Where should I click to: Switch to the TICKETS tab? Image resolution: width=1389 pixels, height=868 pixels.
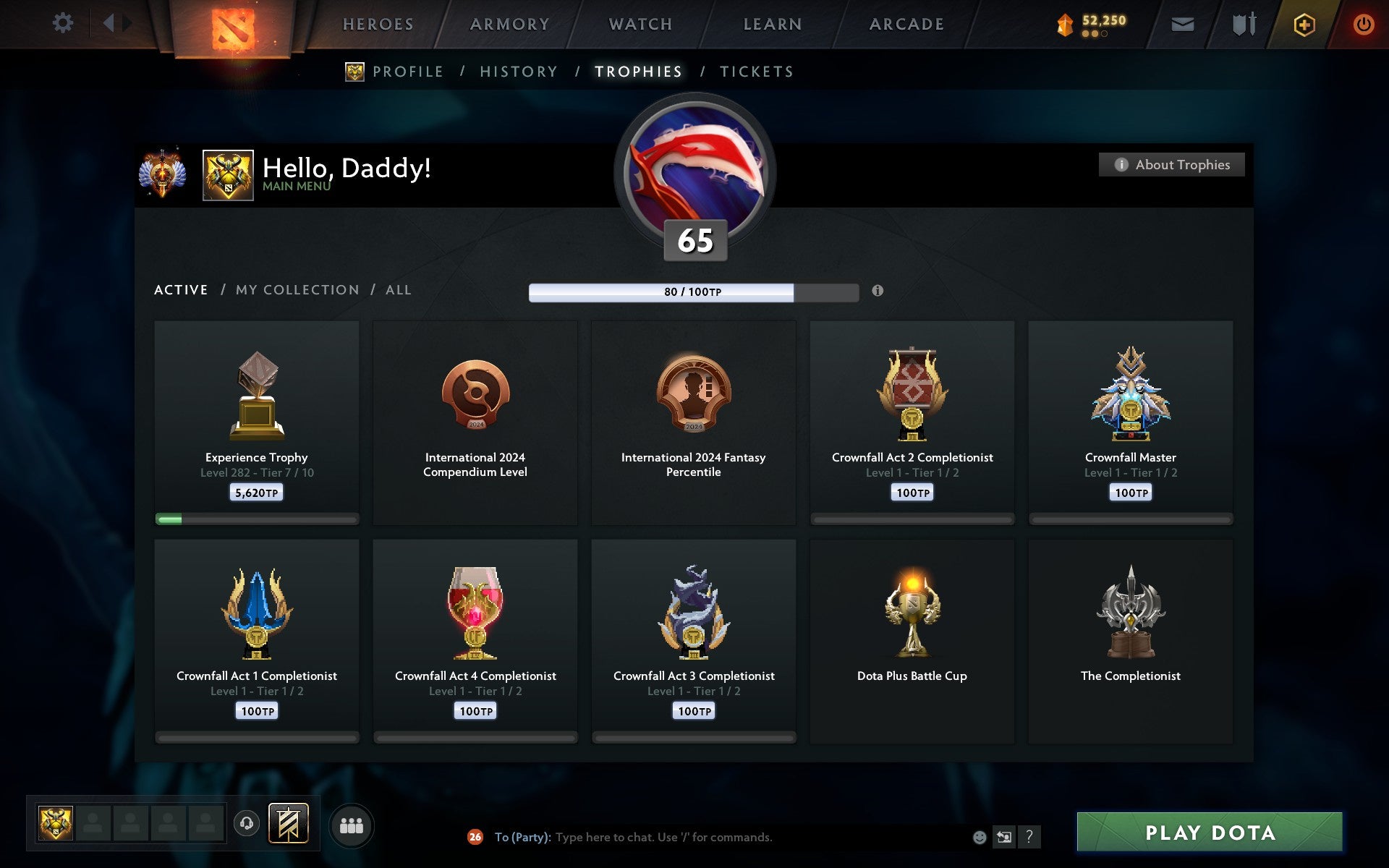coord(755,72)
